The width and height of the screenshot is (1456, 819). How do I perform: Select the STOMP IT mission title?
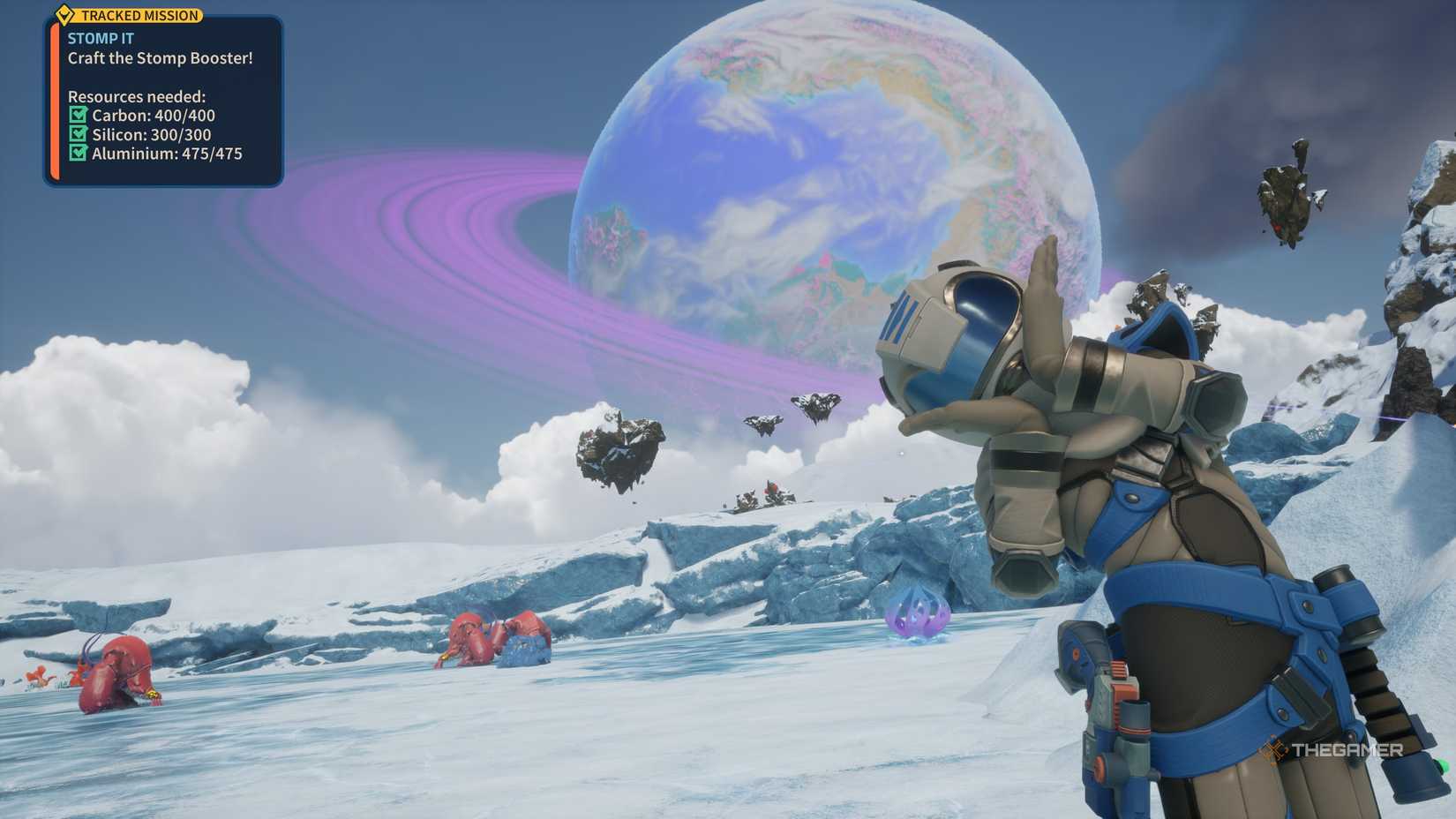pyautogui.click(x=99, y=39)
